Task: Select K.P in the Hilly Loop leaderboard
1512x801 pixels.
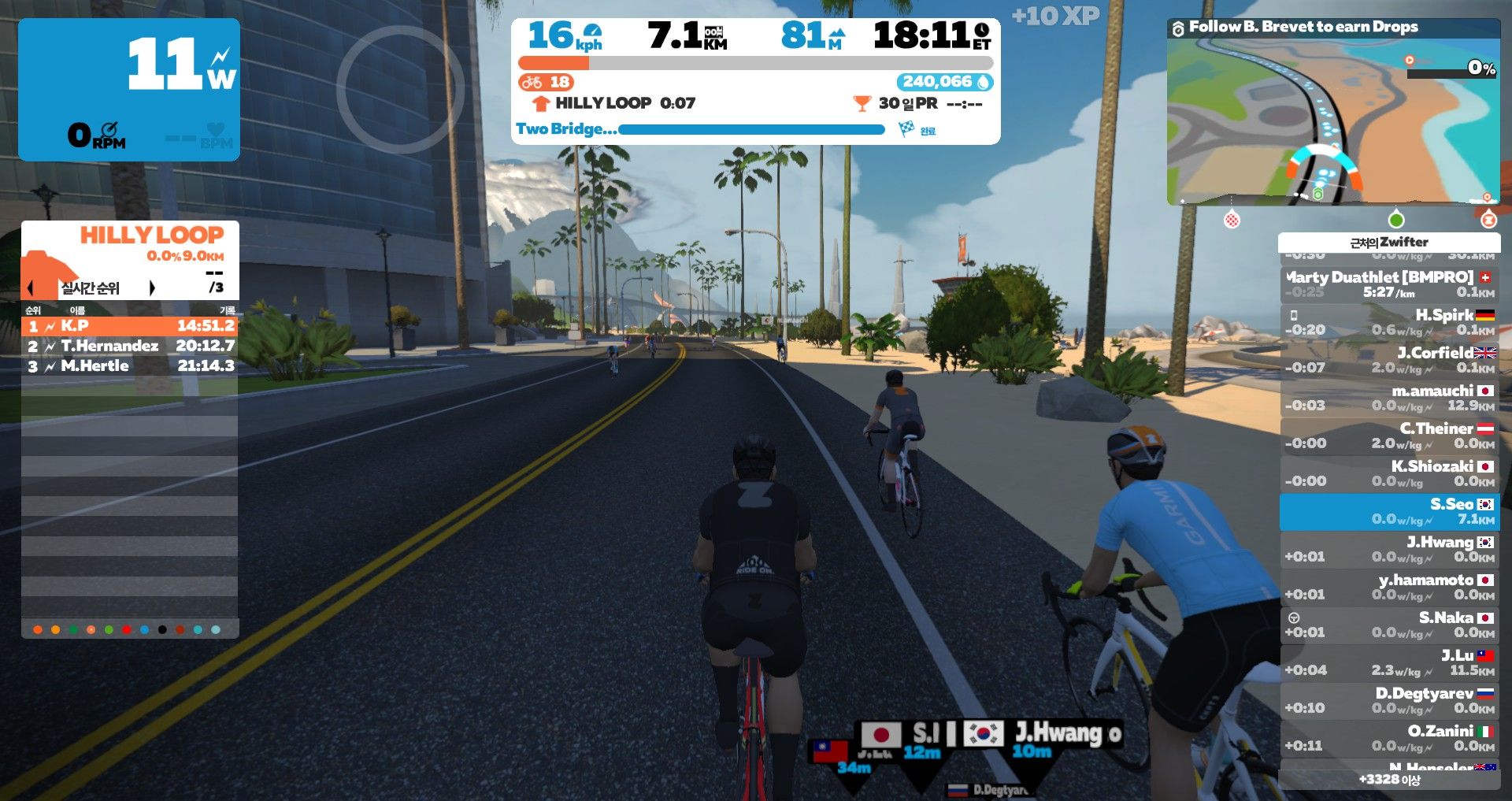Action: pos(130,325)
